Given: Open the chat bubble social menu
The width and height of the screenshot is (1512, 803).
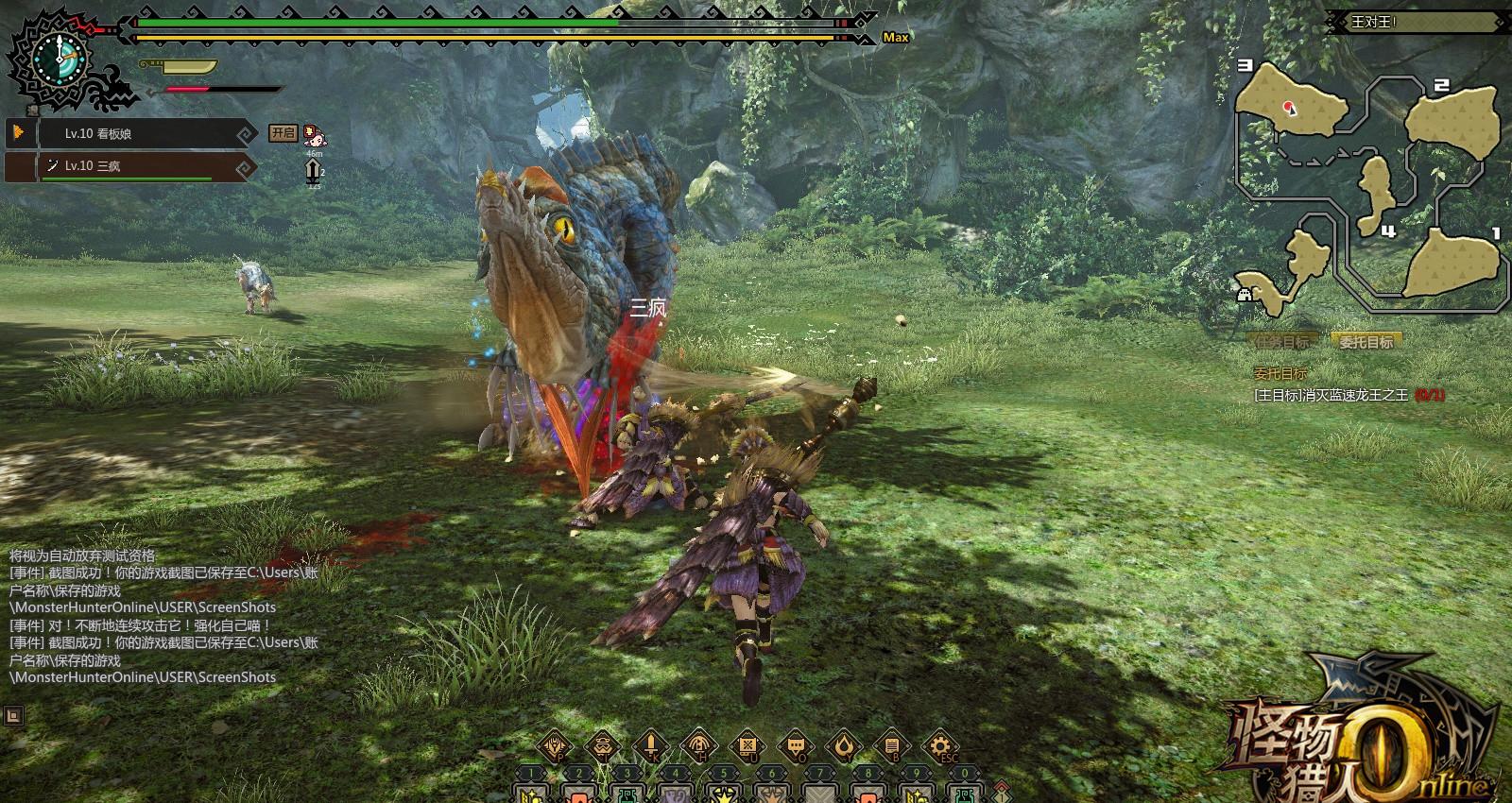Looking at the screenshot, I should point(796,746).
